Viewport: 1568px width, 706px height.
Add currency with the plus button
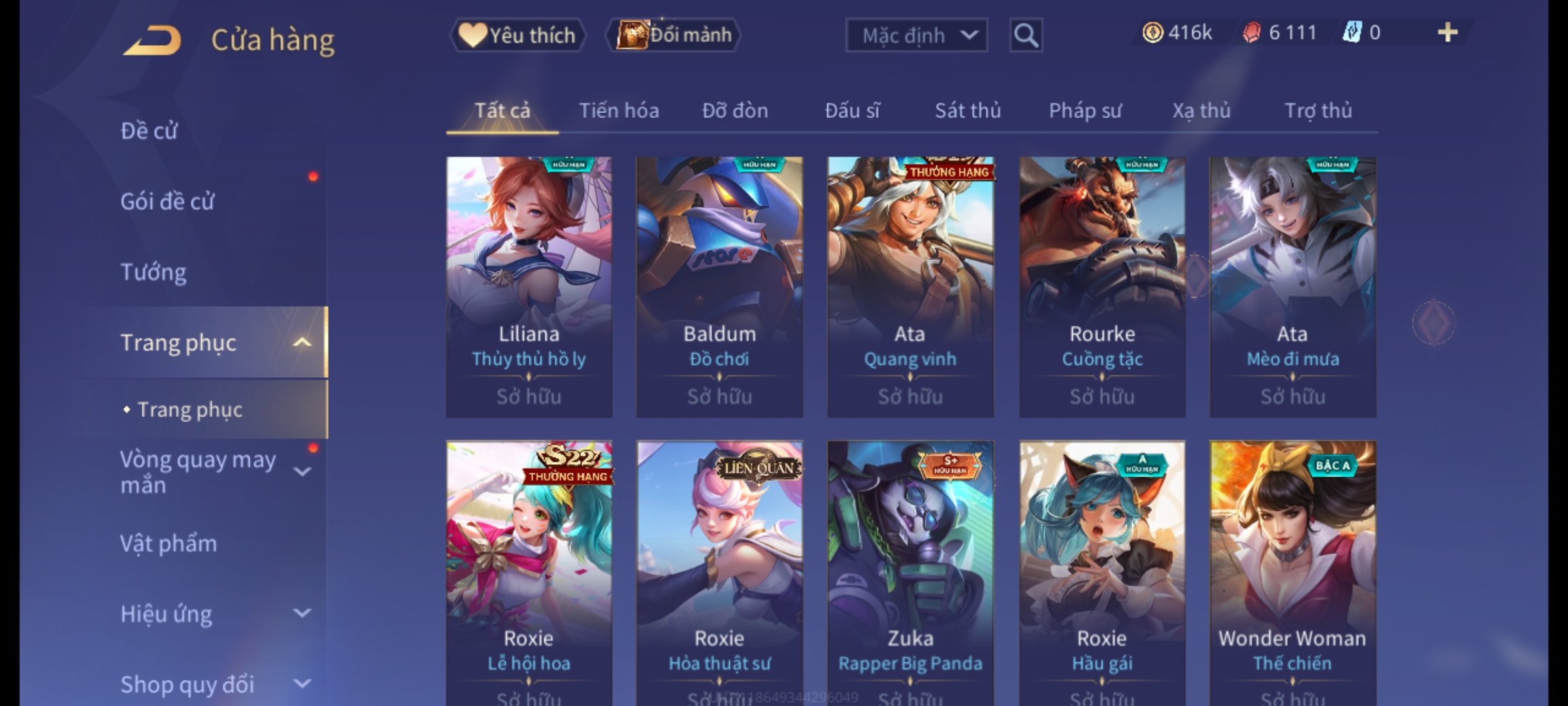(x=1447, y=33)
